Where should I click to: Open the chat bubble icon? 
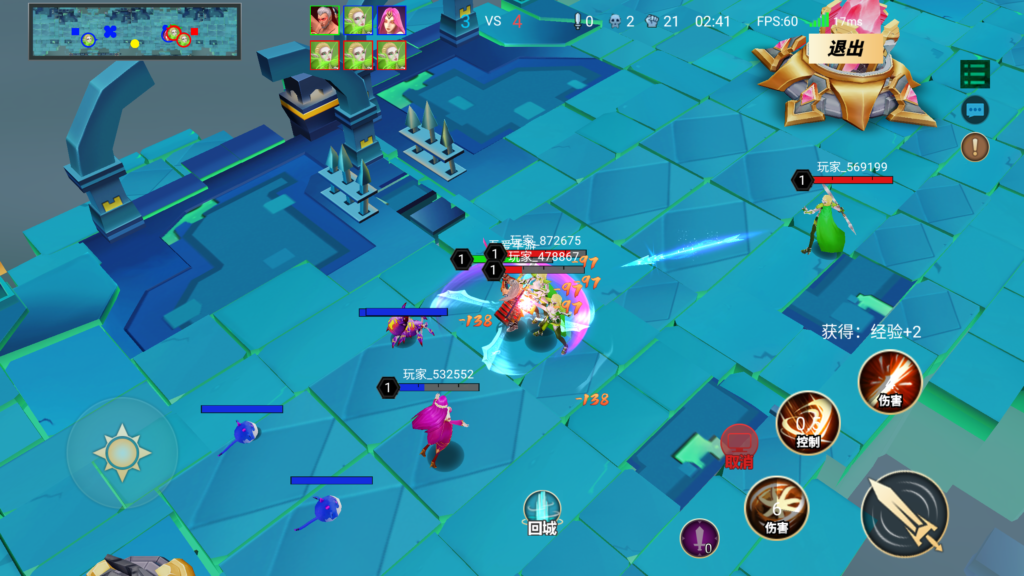click(x=975, y=110)
